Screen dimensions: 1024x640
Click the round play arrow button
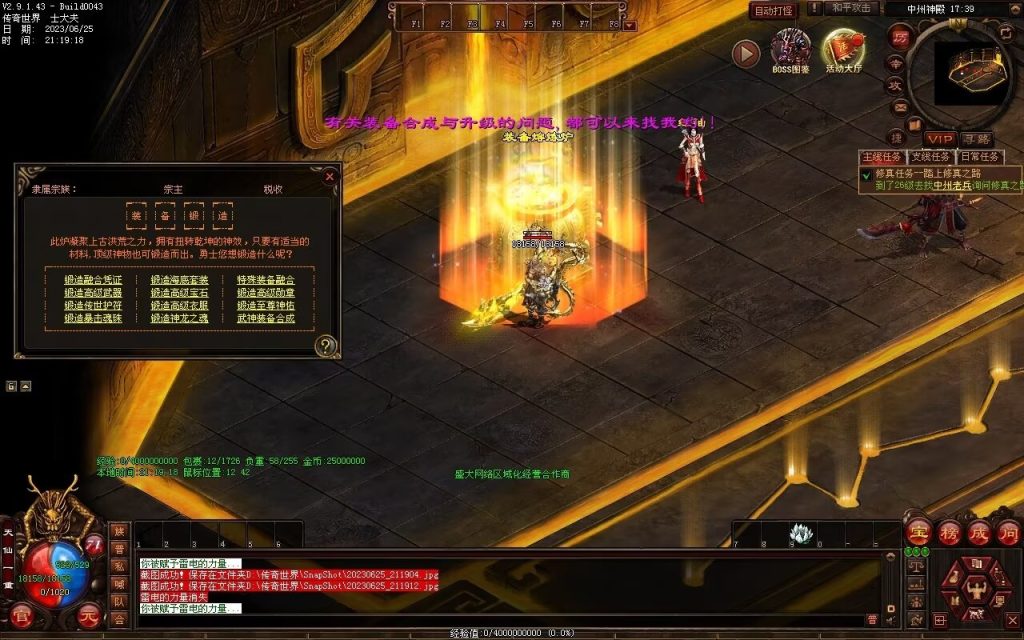[746, 53]
